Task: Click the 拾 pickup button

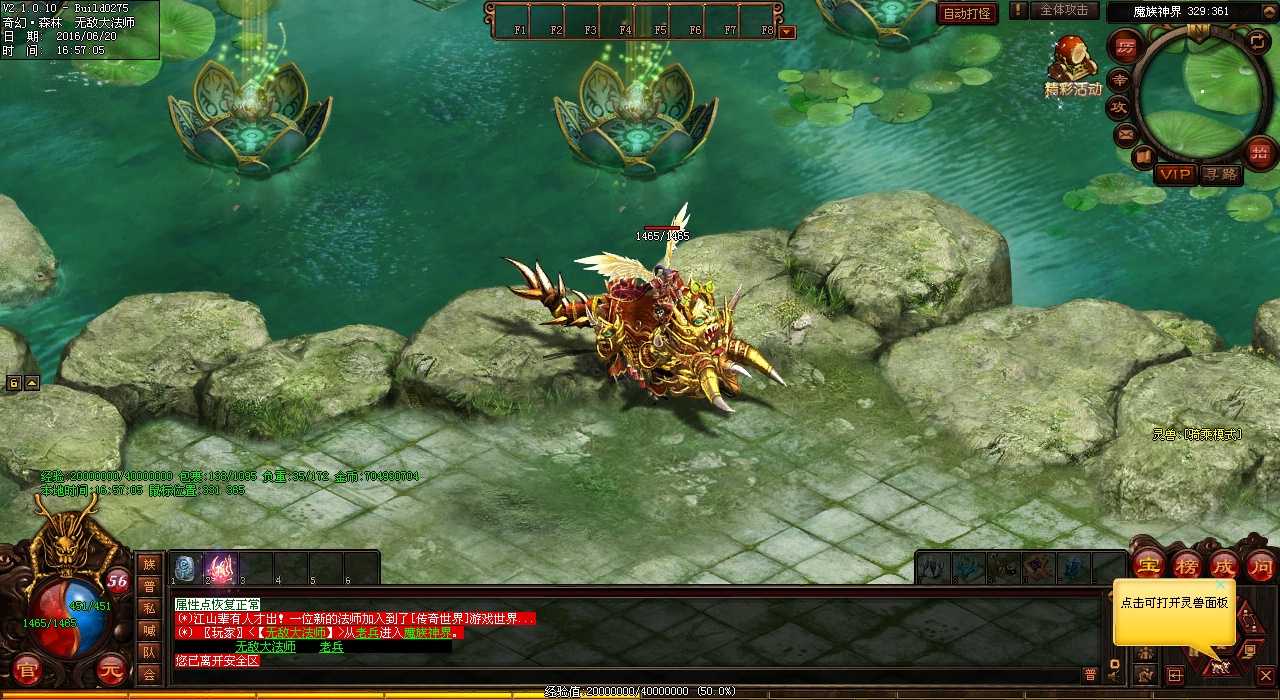Action: click(x=1261, y=152)
